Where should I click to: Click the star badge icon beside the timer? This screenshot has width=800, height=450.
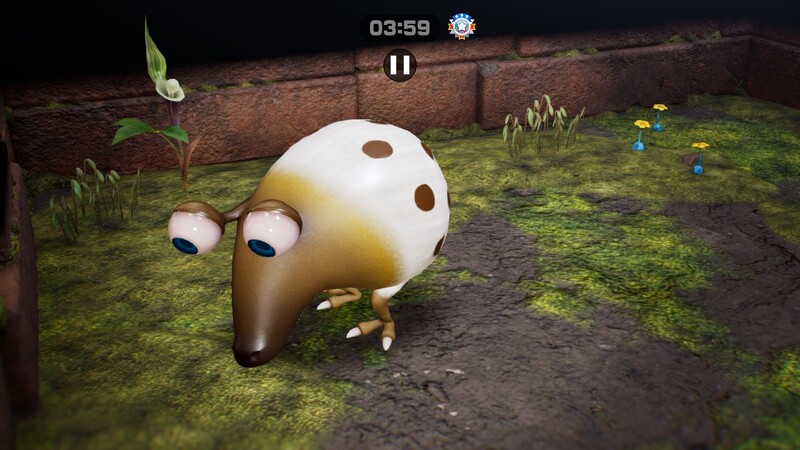pos(461,27)
